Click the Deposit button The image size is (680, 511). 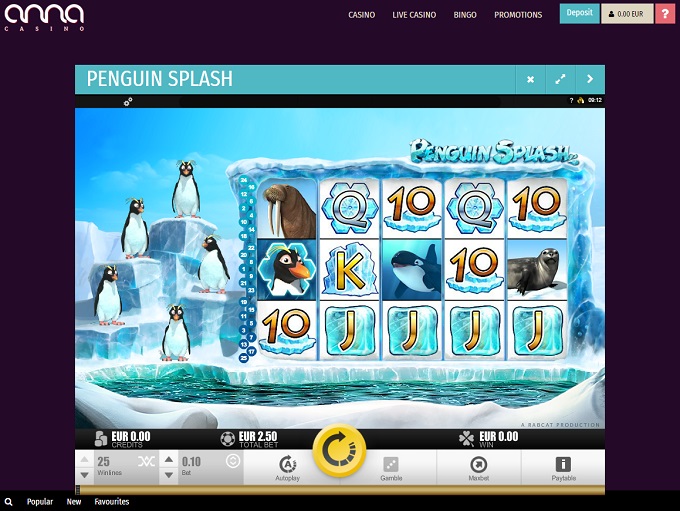tap(579, 14)
